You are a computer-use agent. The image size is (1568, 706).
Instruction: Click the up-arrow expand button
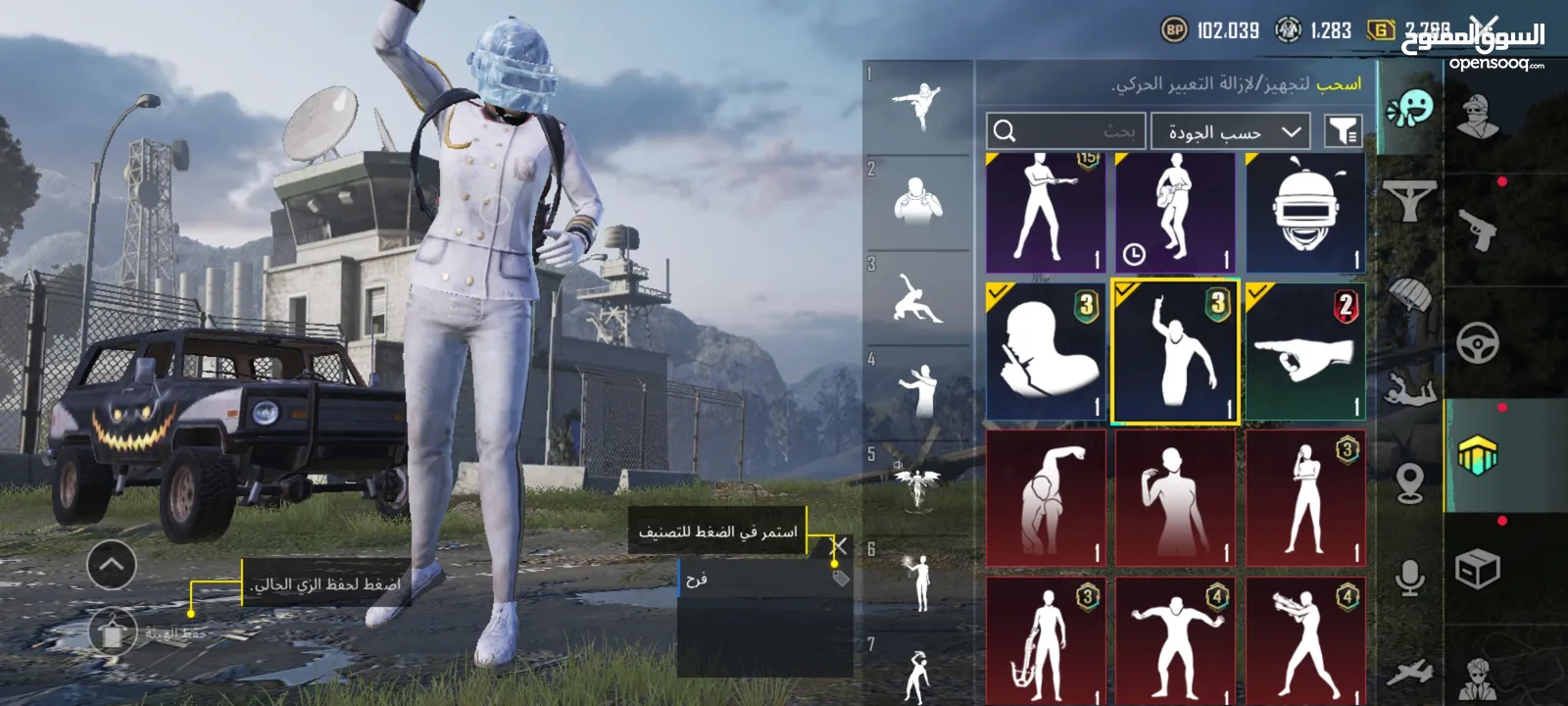point(112,565)
